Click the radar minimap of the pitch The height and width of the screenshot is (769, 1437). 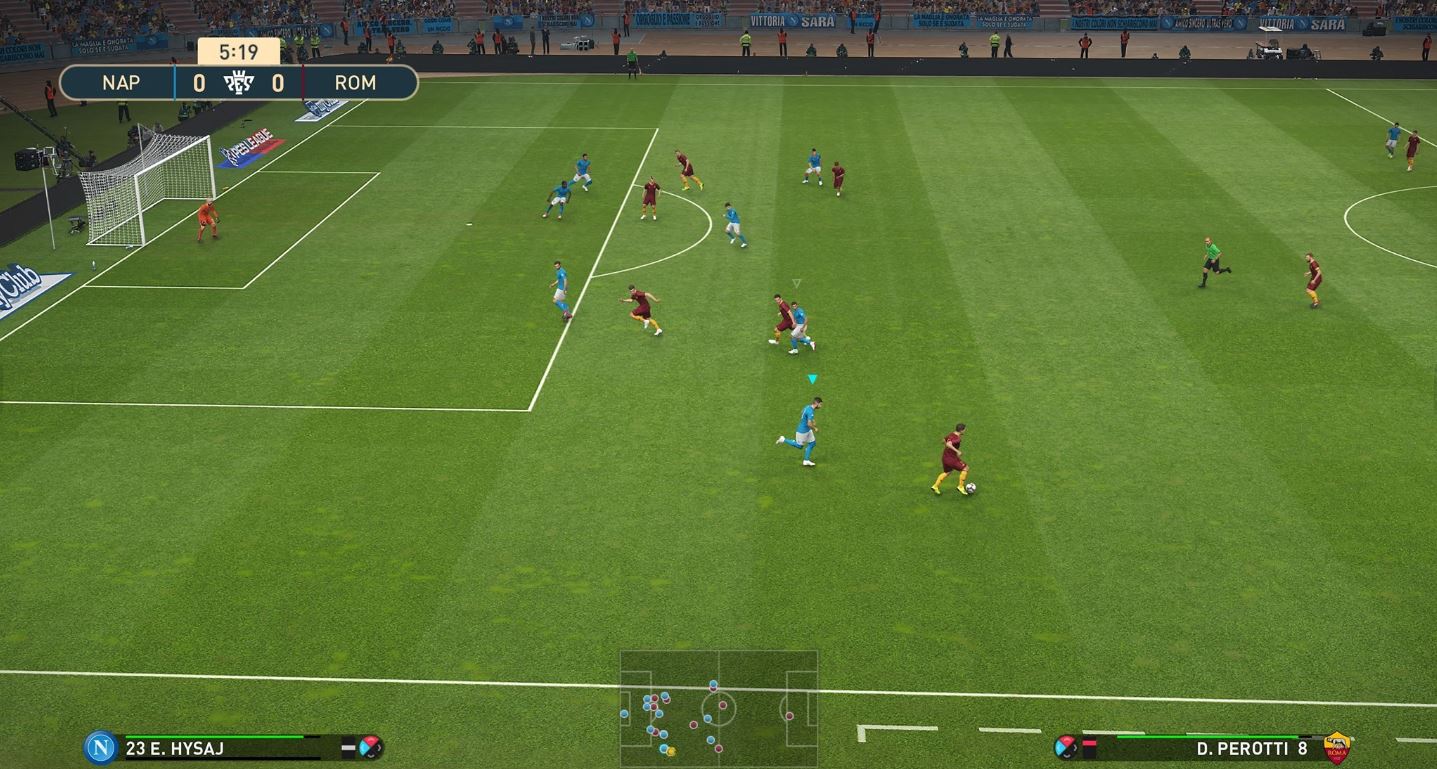(718, 709)
